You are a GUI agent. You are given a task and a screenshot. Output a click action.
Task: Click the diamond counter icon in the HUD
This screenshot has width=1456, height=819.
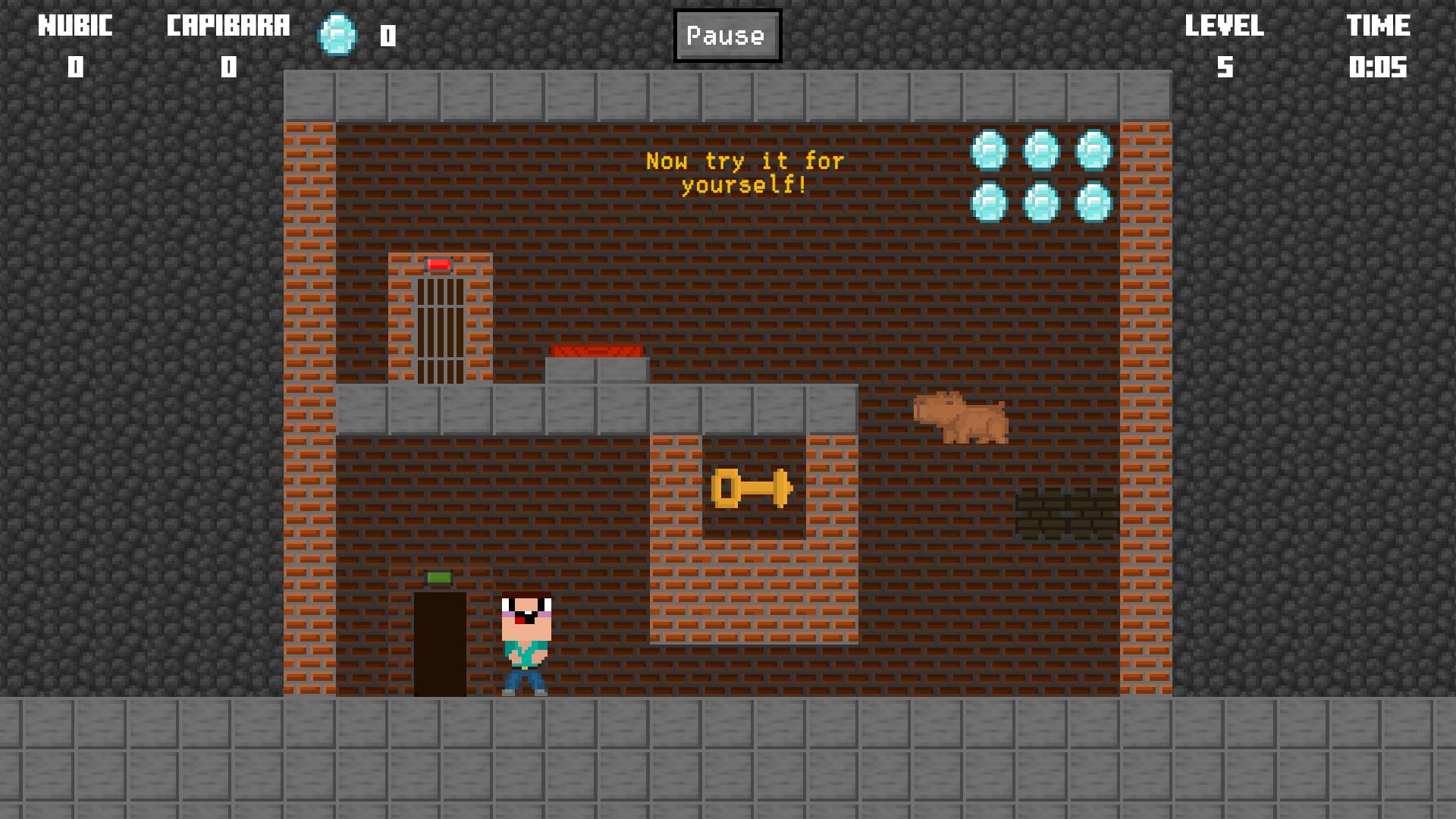[336, 36]
